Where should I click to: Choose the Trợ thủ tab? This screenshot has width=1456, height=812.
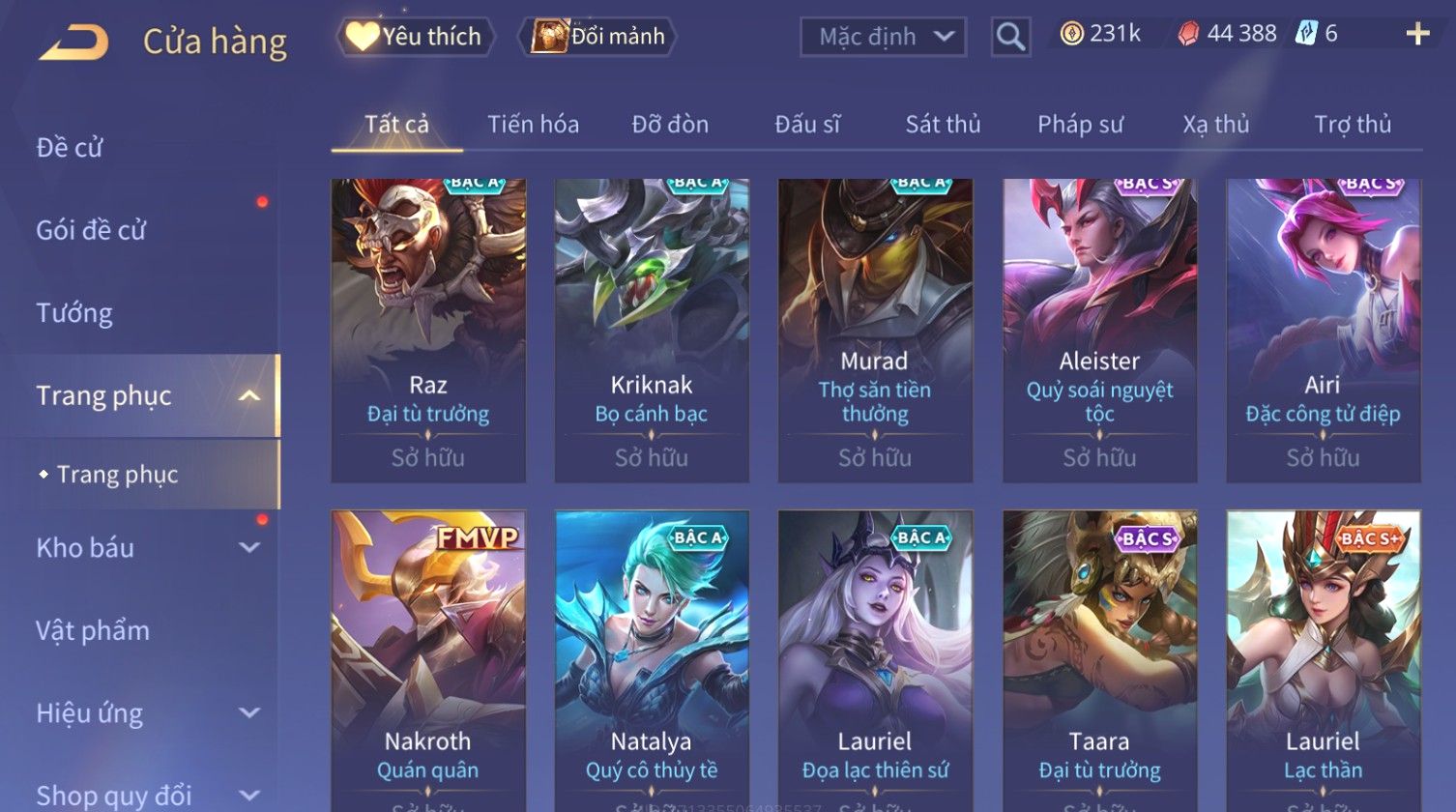pos(1352,125)
